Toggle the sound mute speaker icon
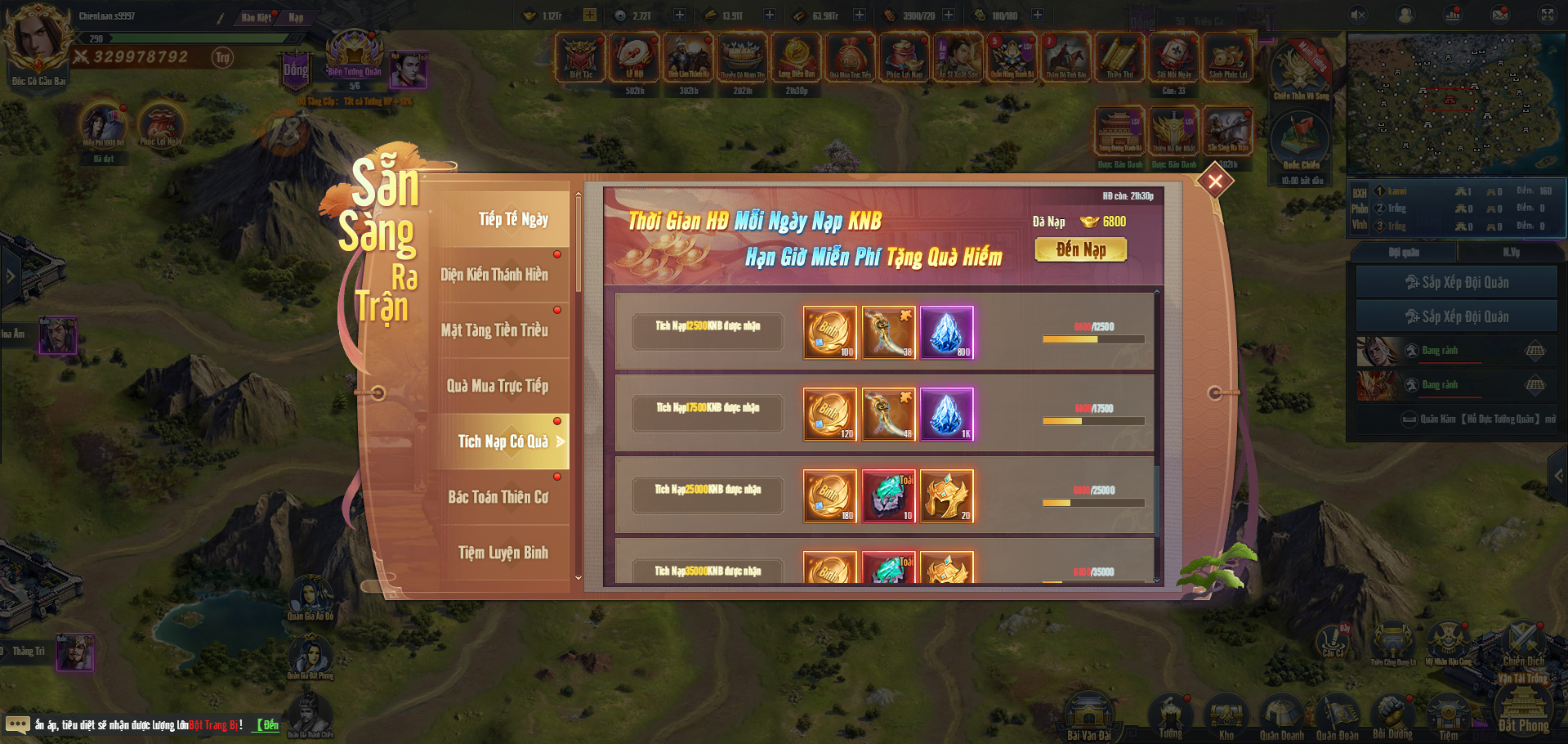 (x=1358, y=15)
